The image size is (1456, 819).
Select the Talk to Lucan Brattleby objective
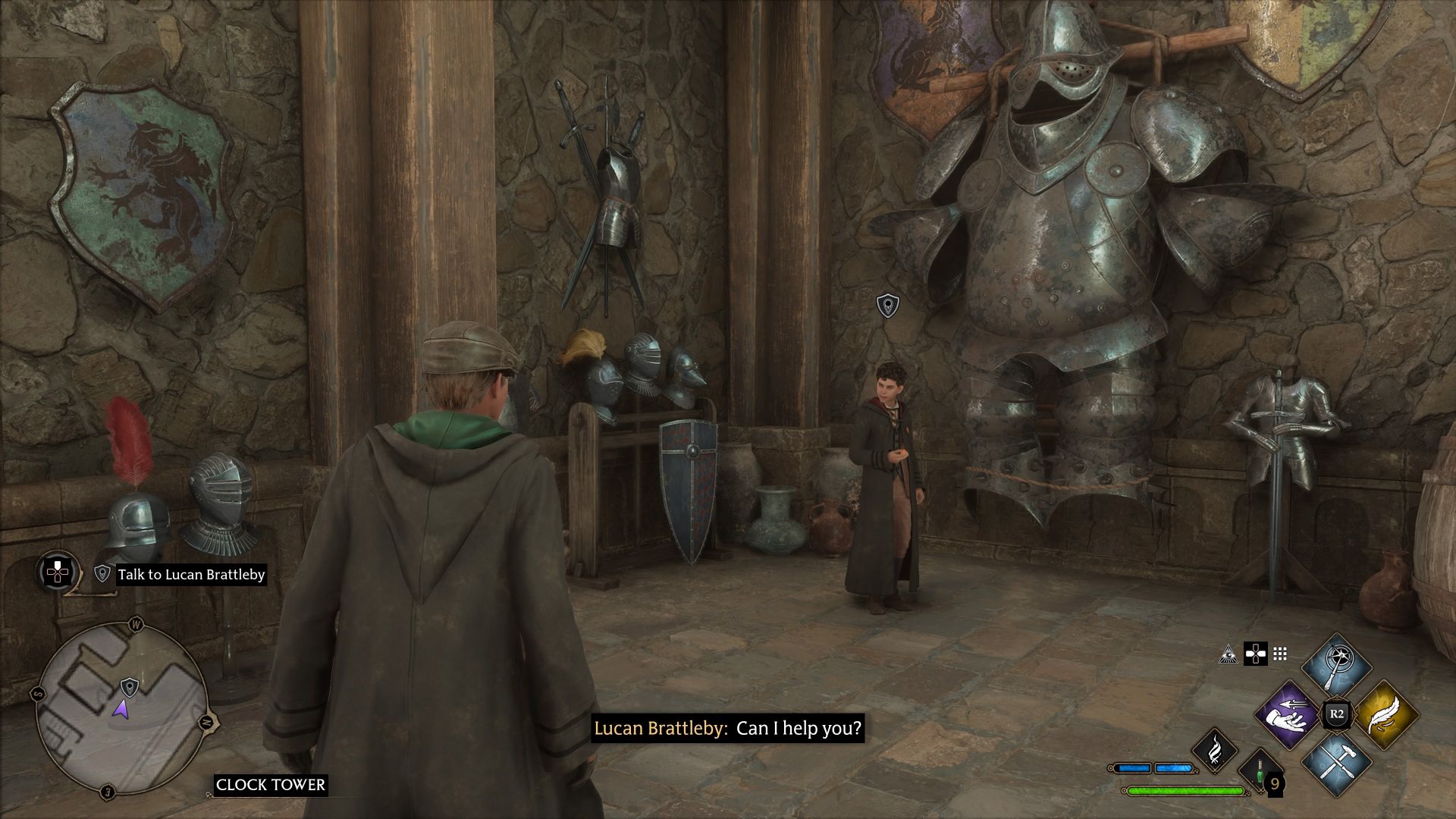pos(191,574)
